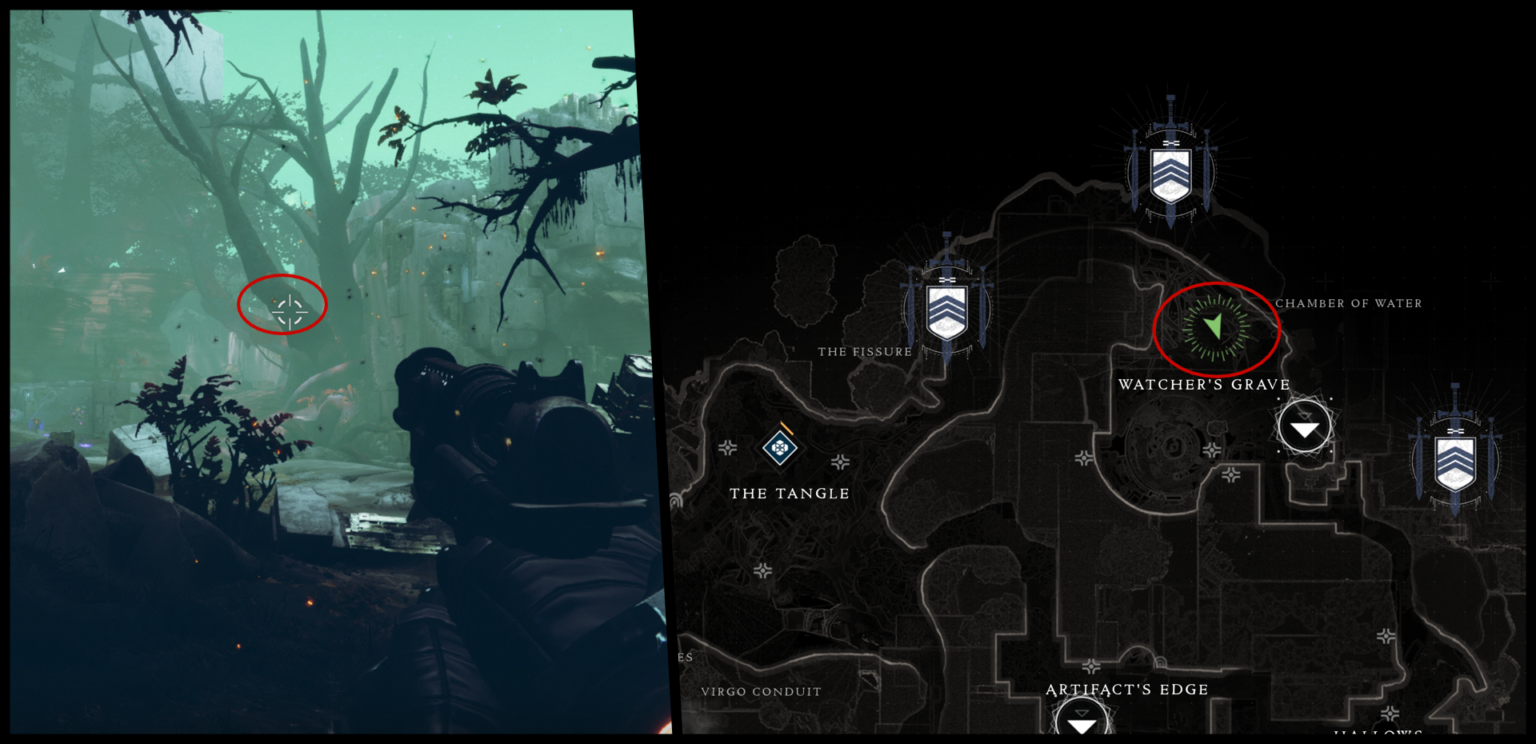The image size is (1536, 744).
Task: Select the VIRGO CONDUIT label
Action: click(x=760, y=691)
